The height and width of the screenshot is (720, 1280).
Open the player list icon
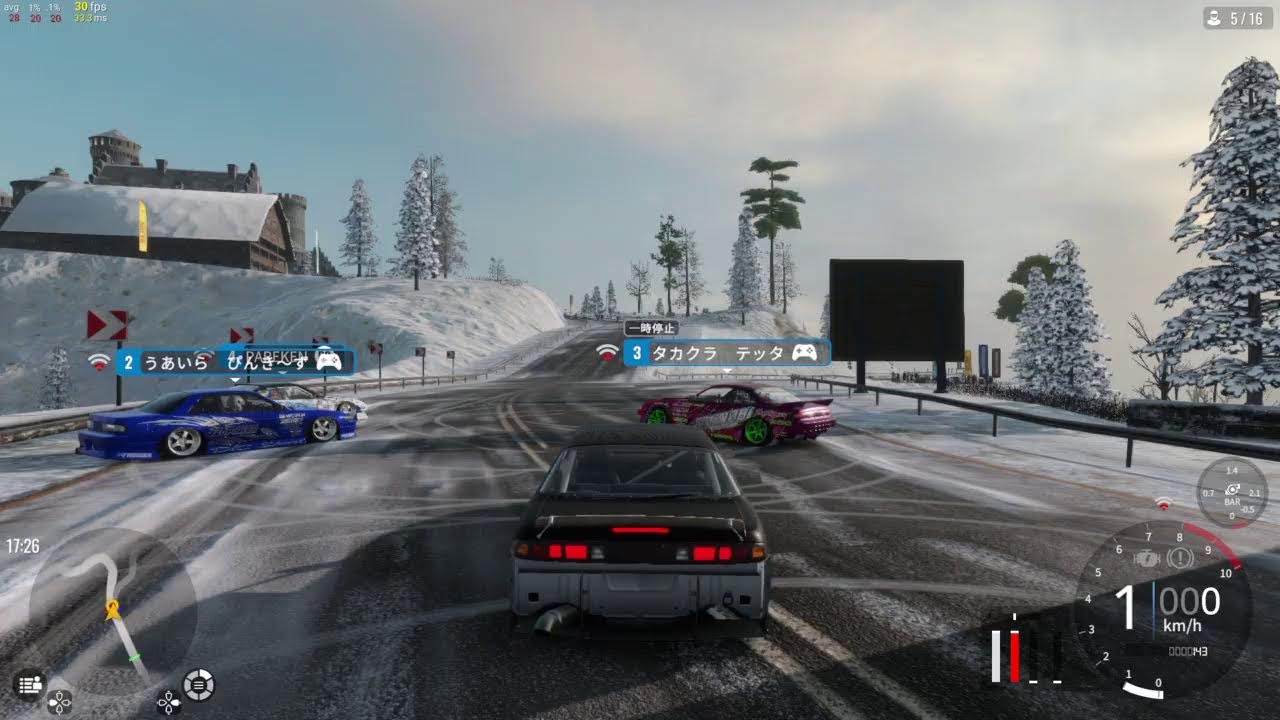click(28, 684)
